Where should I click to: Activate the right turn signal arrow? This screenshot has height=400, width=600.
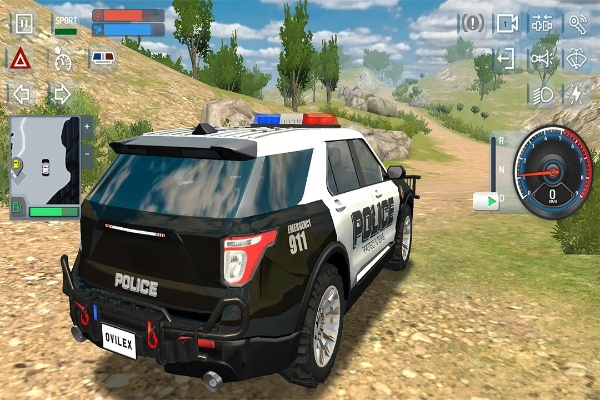click(x=60, y=94)
